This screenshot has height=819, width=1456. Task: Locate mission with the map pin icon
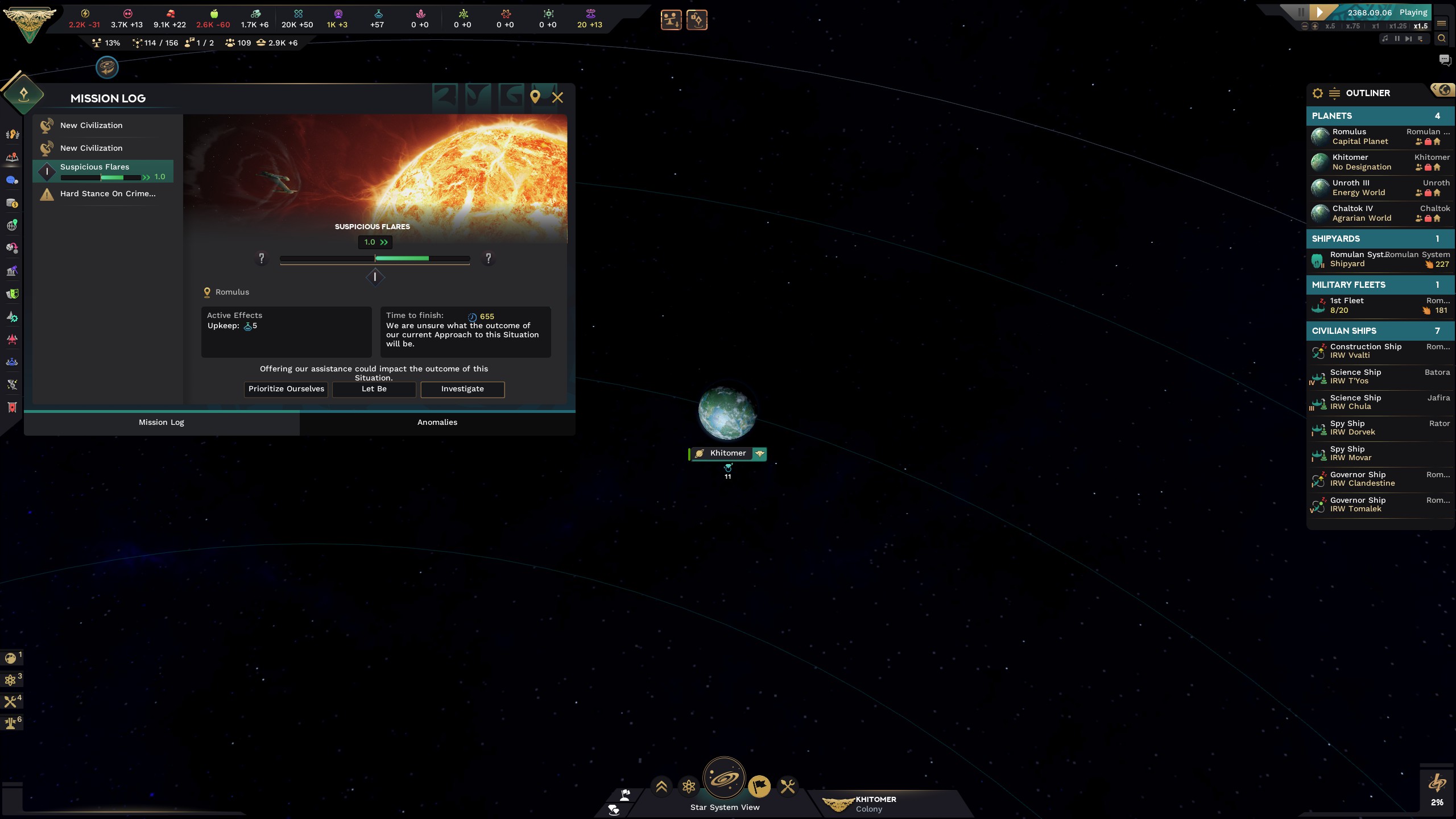coord(535,97)
